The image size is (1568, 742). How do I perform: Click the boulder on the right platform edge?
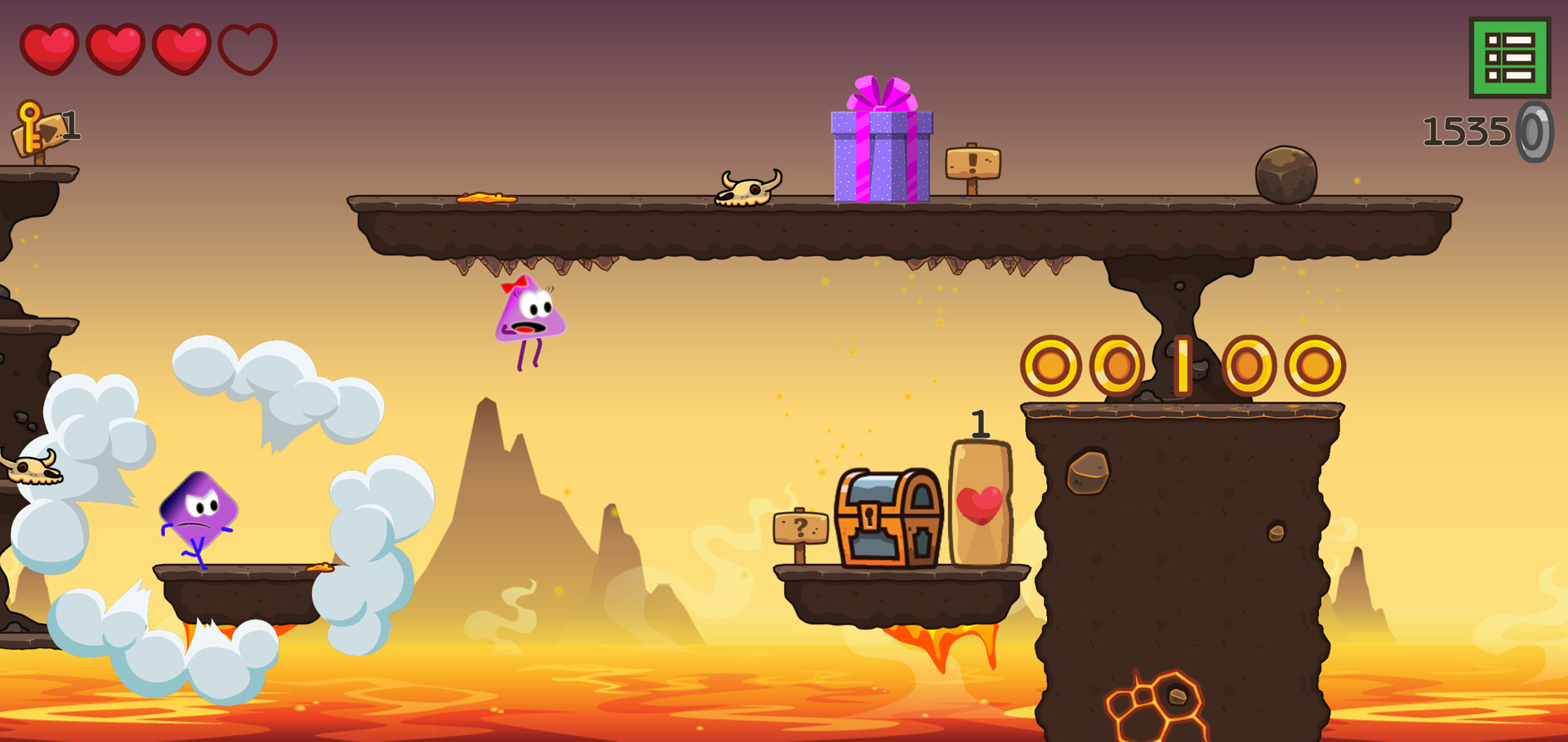click(1286, 173)
